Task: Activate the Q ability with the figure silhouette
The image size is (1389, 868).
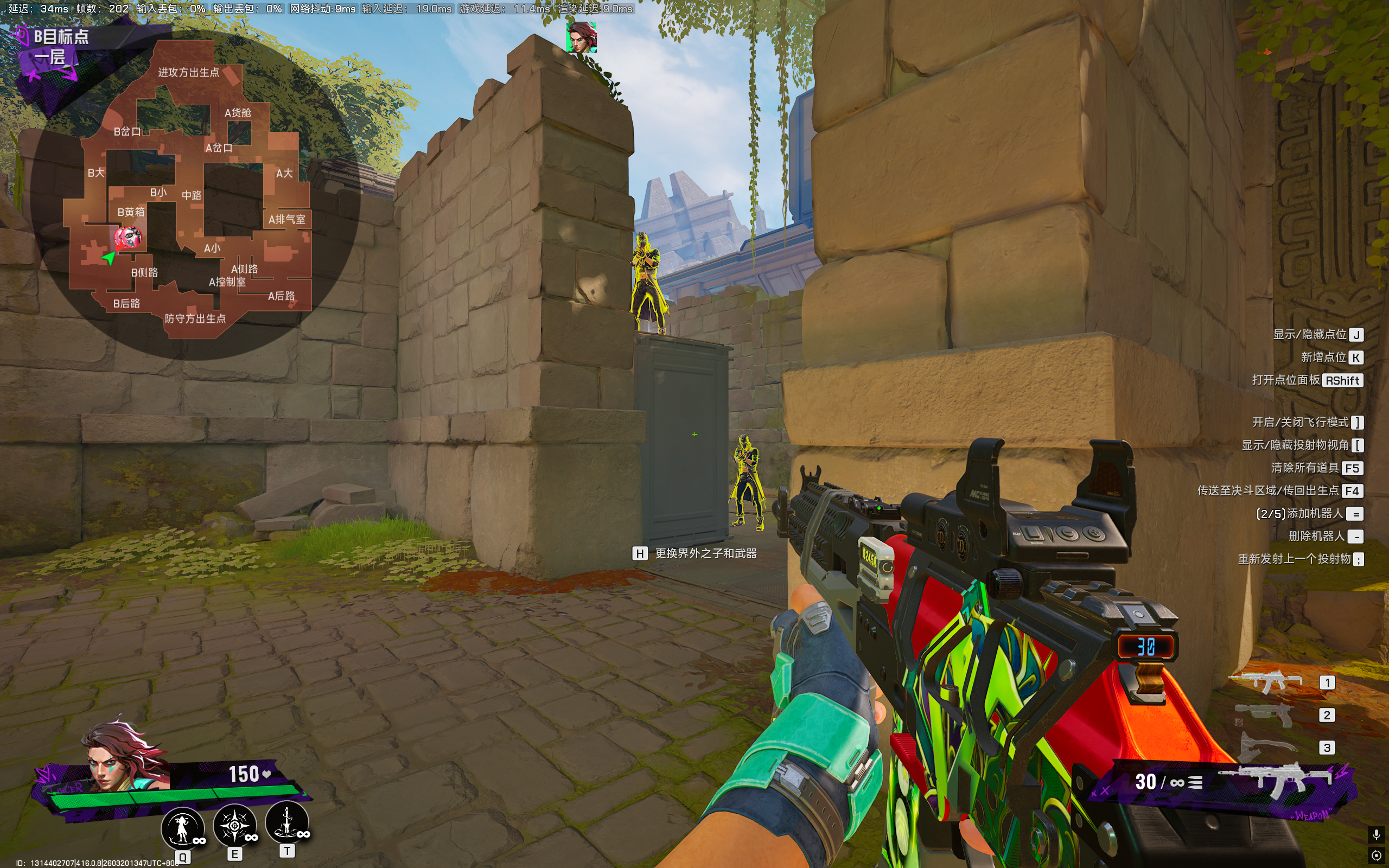Action: tap(182, 827)
